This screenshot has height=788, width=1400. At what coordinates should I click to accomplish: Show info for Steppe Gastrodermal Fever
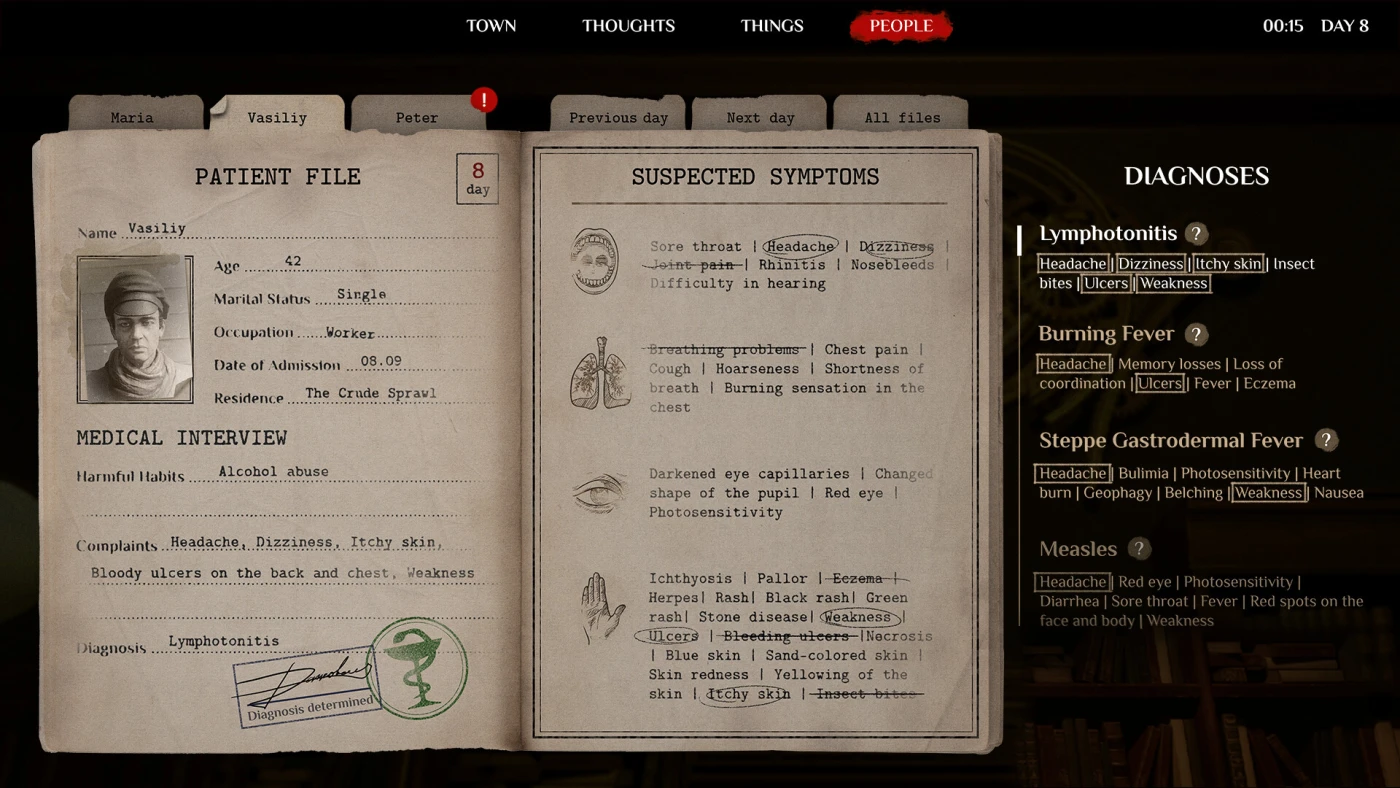click(1326, 440)
